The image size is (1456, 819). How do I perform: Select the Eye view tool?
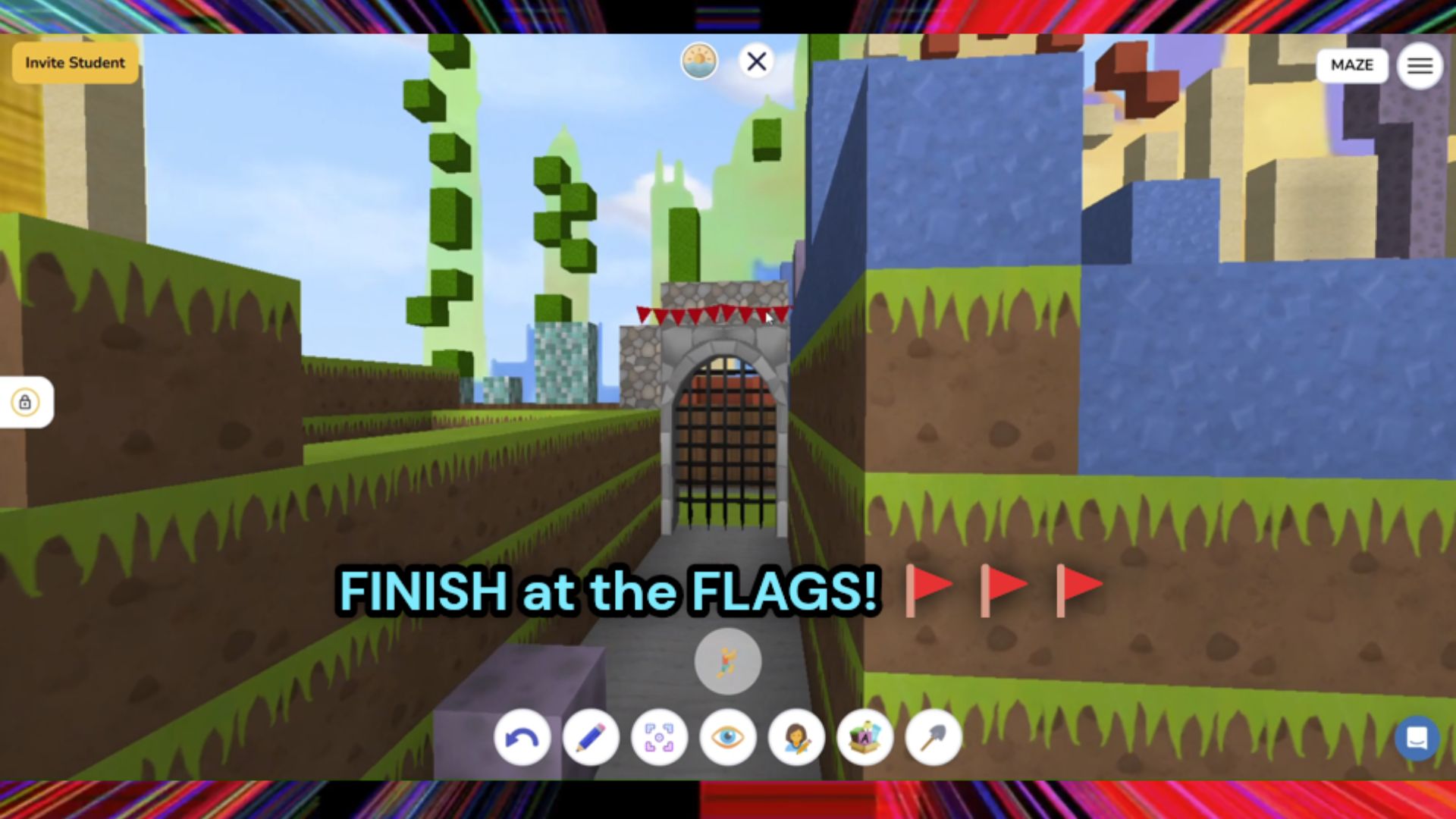(726, 737)
